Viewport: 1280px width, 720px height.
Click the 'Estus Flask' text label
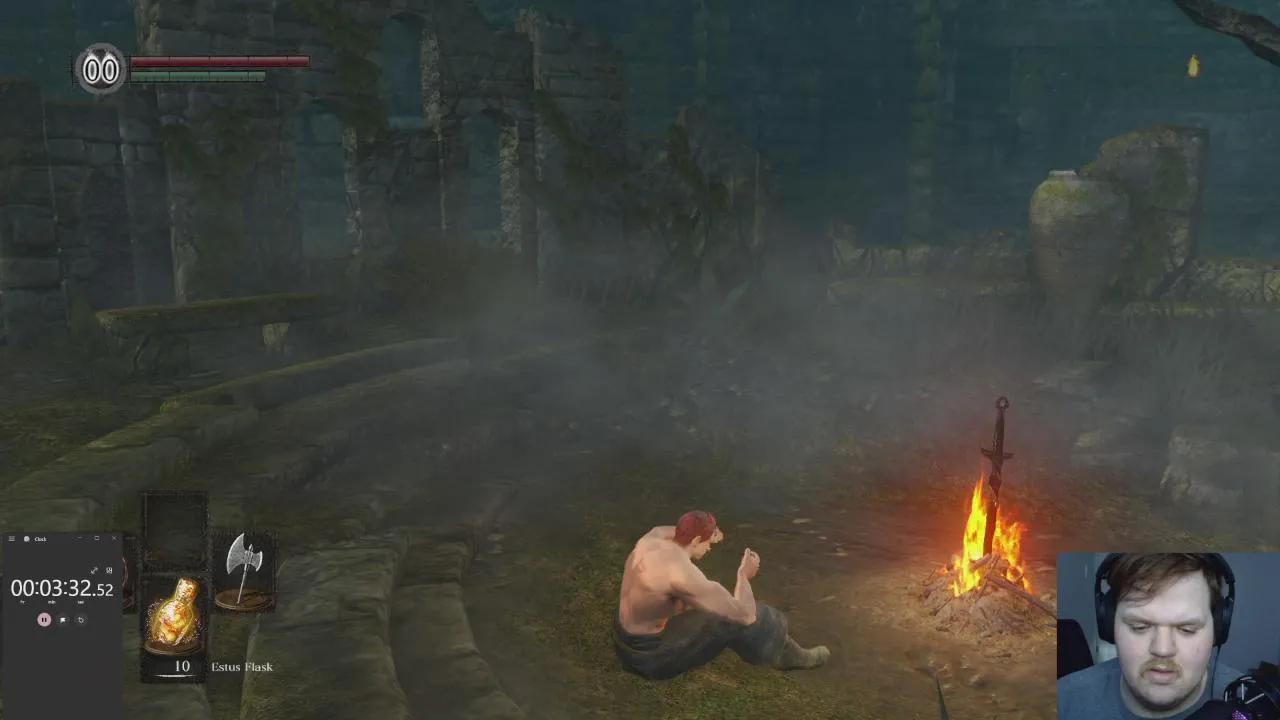coord(240,666)
